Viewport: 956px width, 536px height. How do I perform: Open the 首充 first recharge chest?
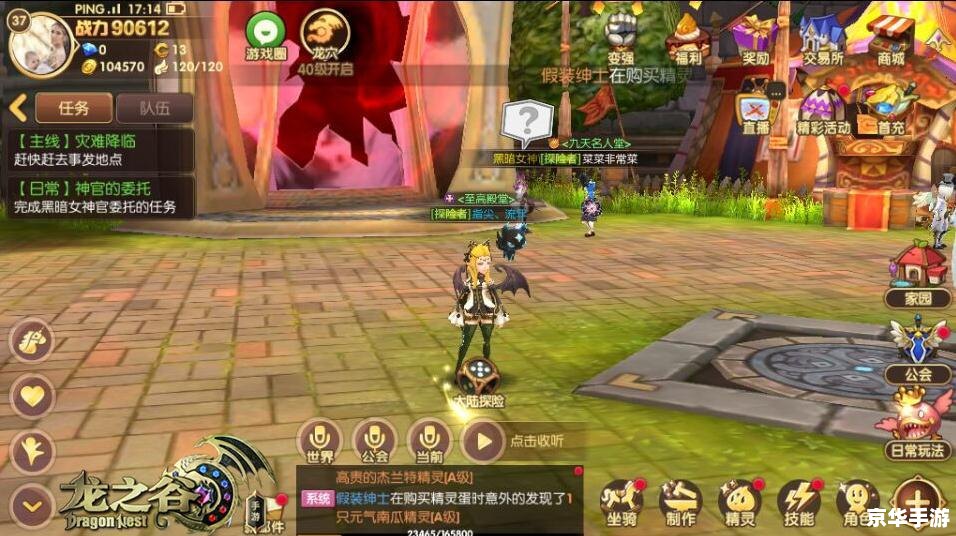pos(890,106)
